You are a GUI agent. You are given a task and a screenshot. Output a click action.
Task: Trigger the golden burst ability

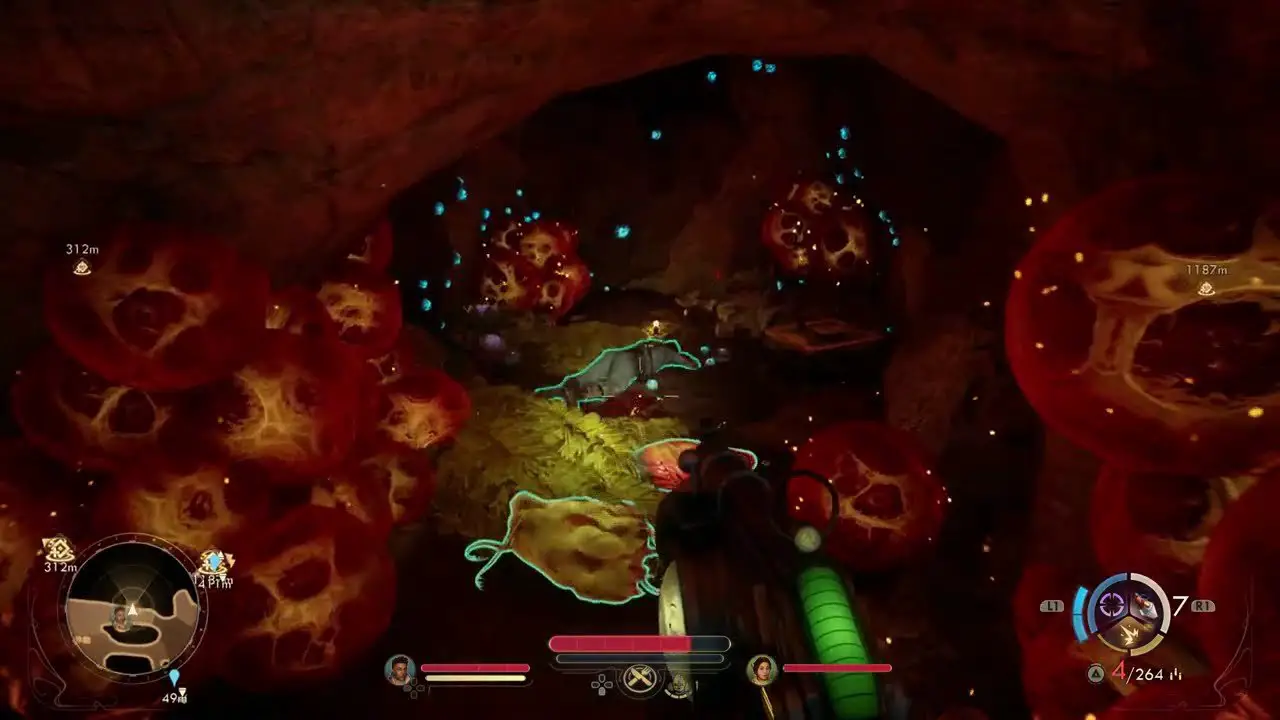pyautogui.click(x=1129, y=633)
